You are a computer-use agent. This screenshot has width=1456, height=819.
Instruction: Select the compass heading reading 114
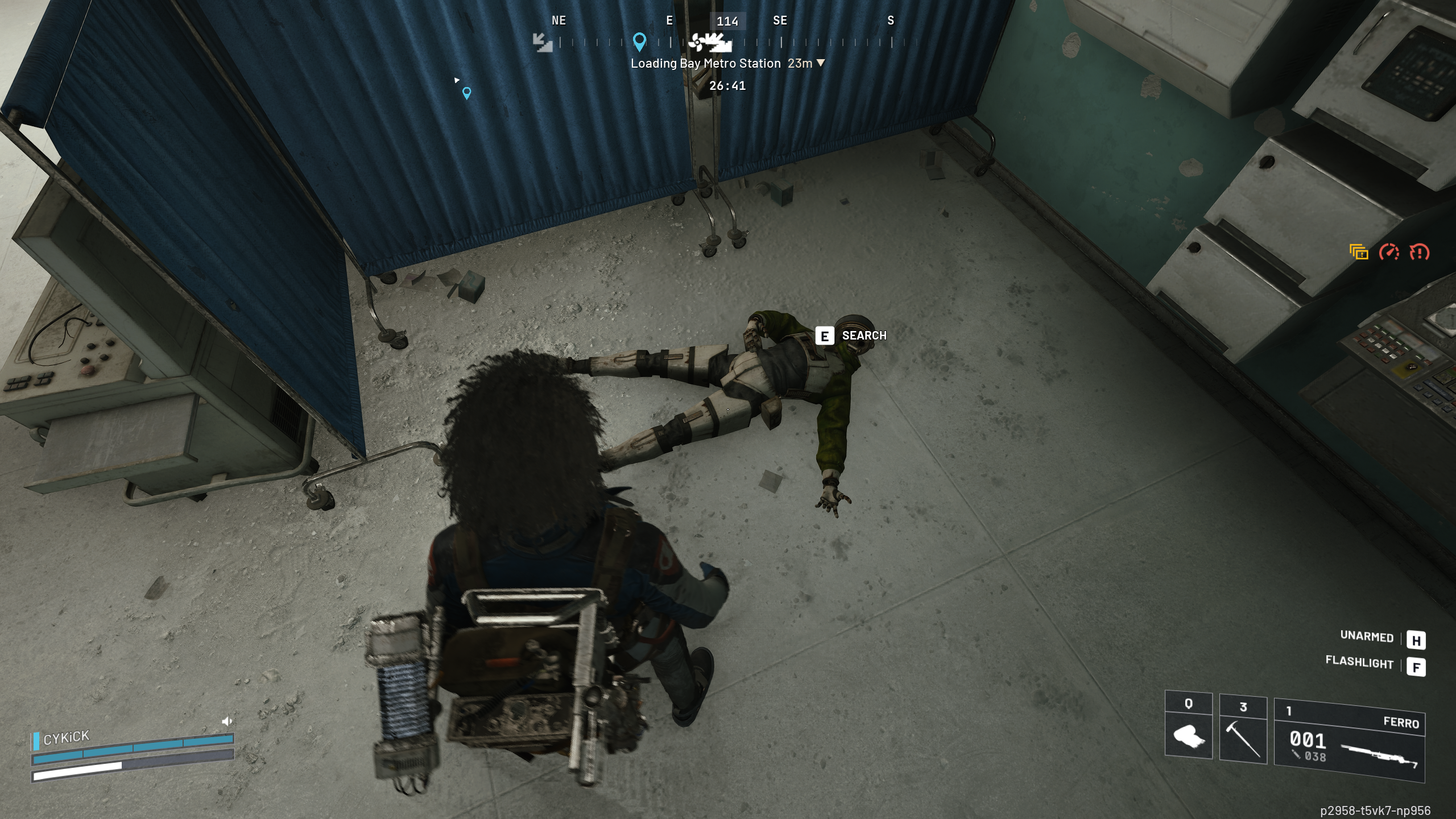729,22
